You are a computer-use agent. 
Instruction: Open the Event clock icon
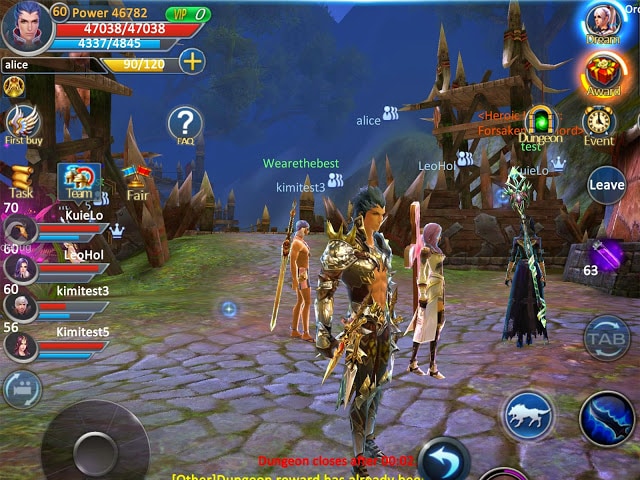(599, 123)
